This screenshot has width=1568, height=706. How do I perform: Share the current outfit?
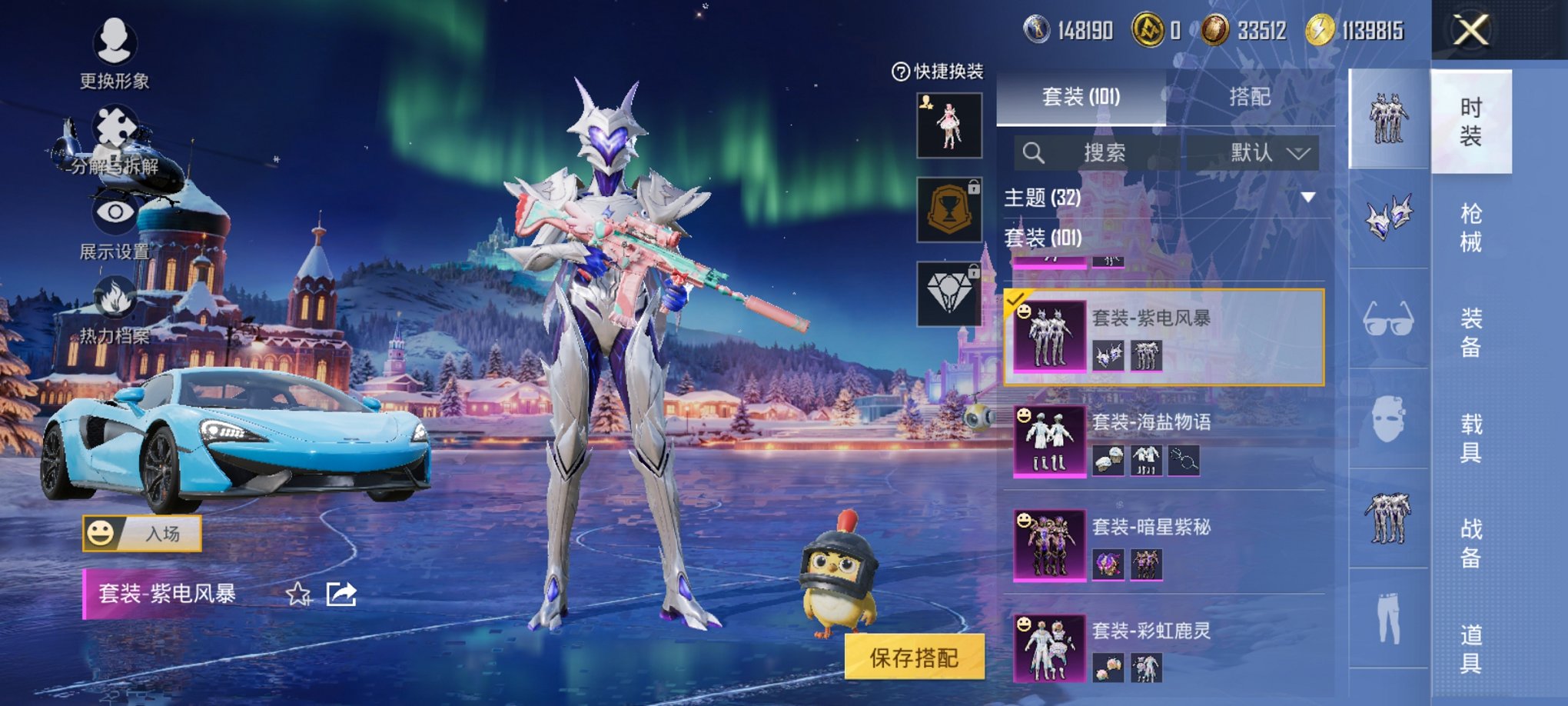pos(341,594)
